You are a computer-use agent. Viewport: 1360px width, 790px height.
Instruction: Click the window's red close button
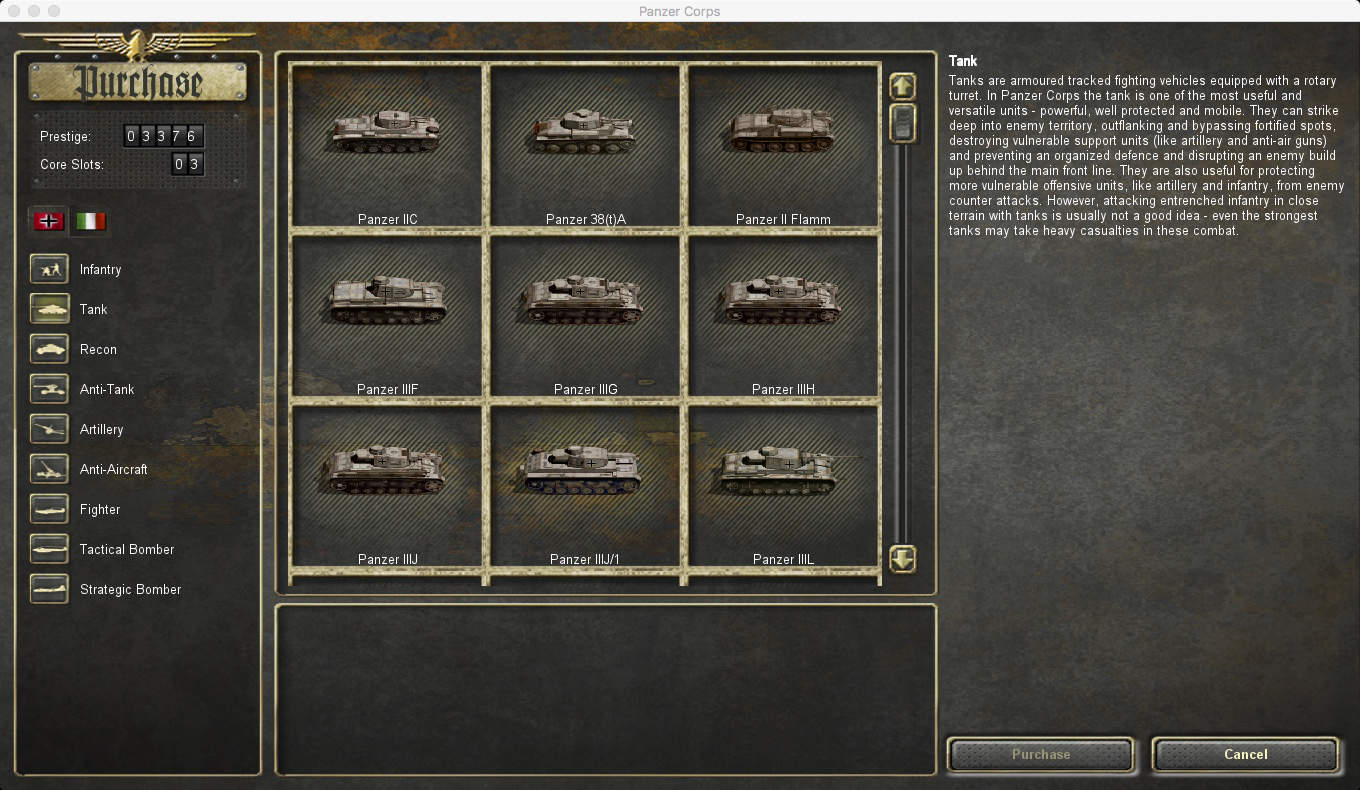click(14, 11)
